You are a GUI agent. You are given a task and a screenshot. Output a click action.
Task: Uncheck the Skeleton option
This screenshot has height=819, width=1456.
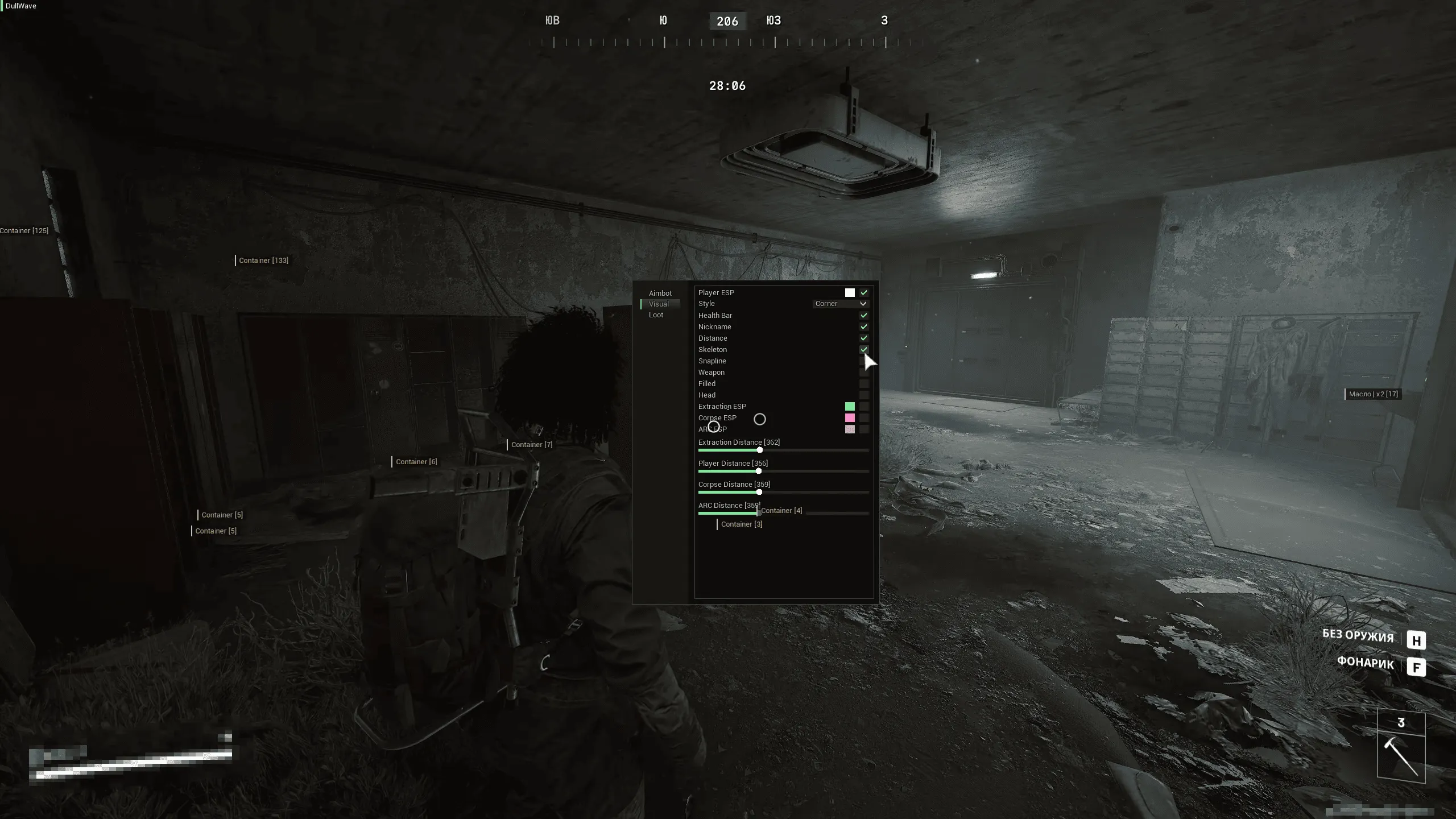(864, 349)
